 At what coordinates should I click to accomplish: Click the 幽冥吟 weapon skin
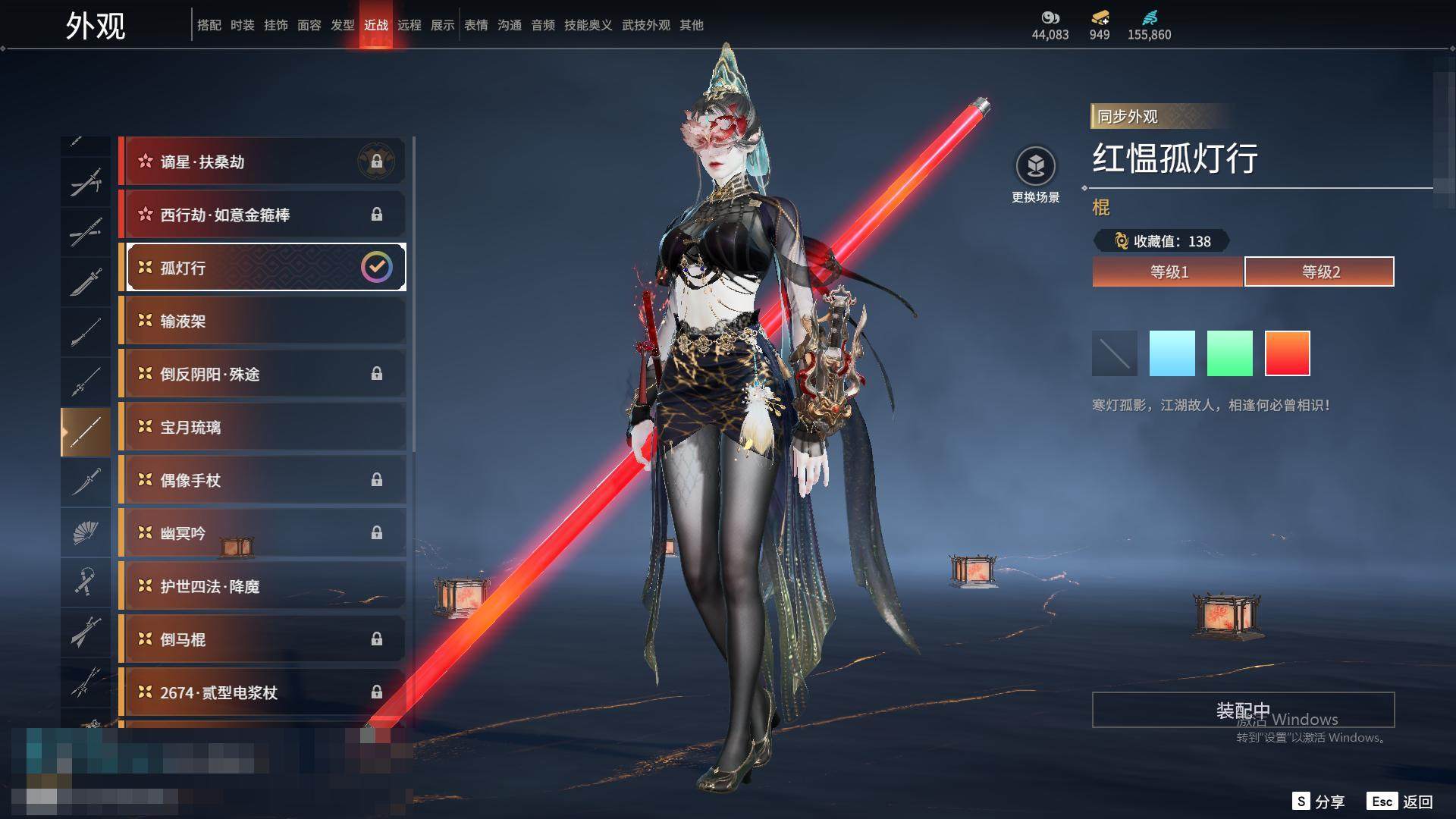[x=262, y=533]
